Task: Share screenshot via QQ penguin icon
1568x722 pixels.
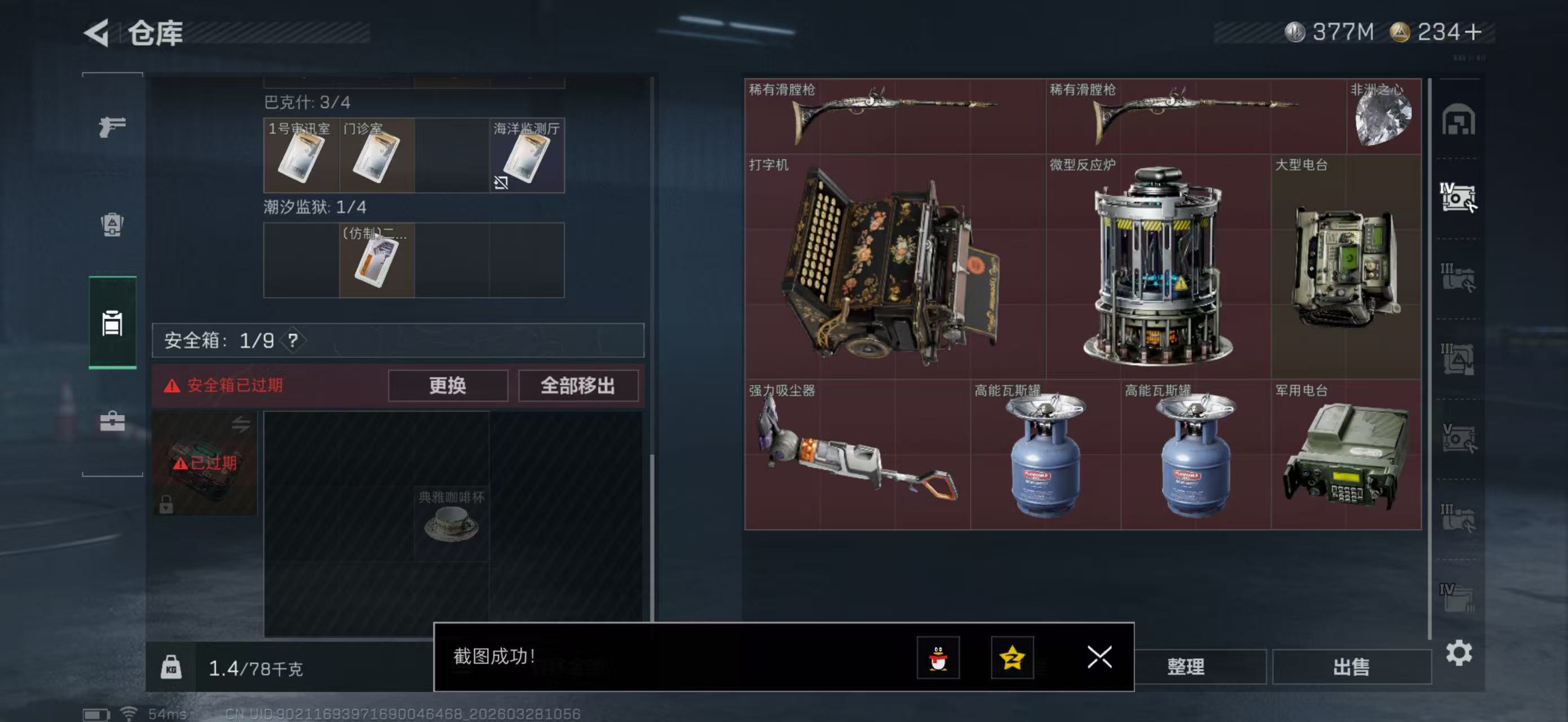Action: (x=938, y=658)
